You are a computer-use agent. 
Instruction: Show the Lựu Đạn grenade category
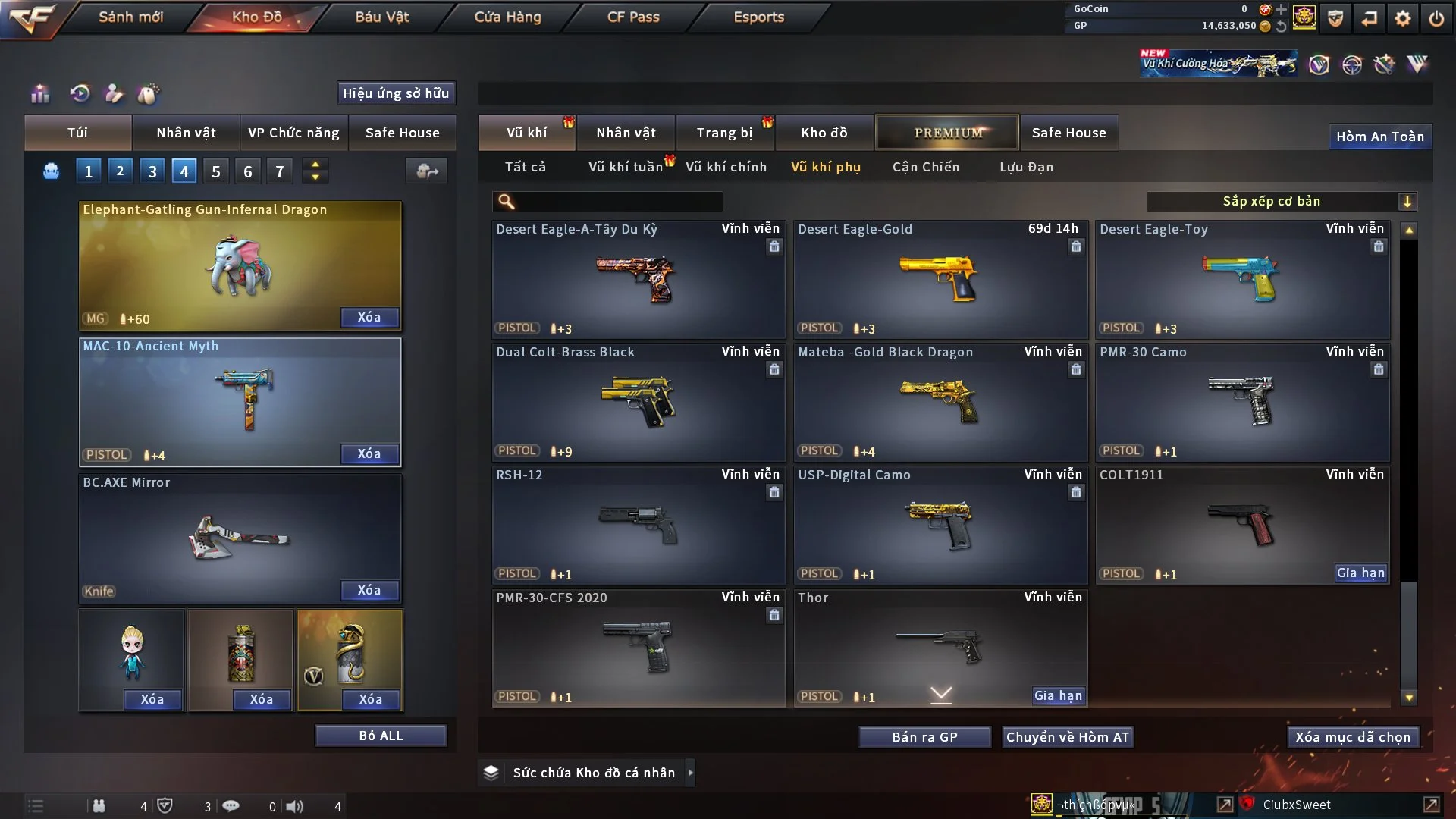(x=1026, y=167)
